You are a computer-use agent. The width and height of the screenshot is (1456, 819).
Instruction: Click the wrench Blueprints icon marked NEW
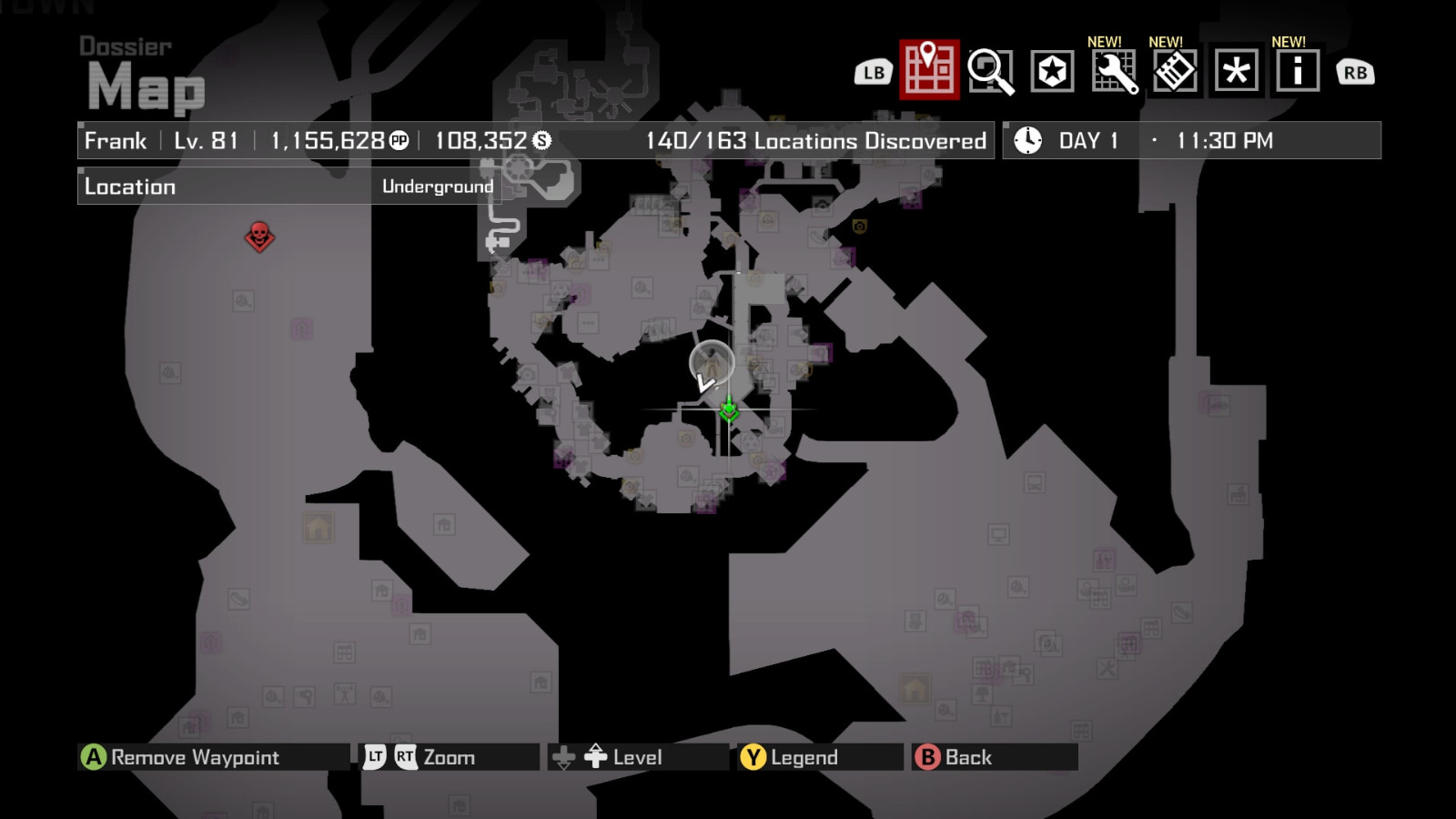(x=1115, y=72)
